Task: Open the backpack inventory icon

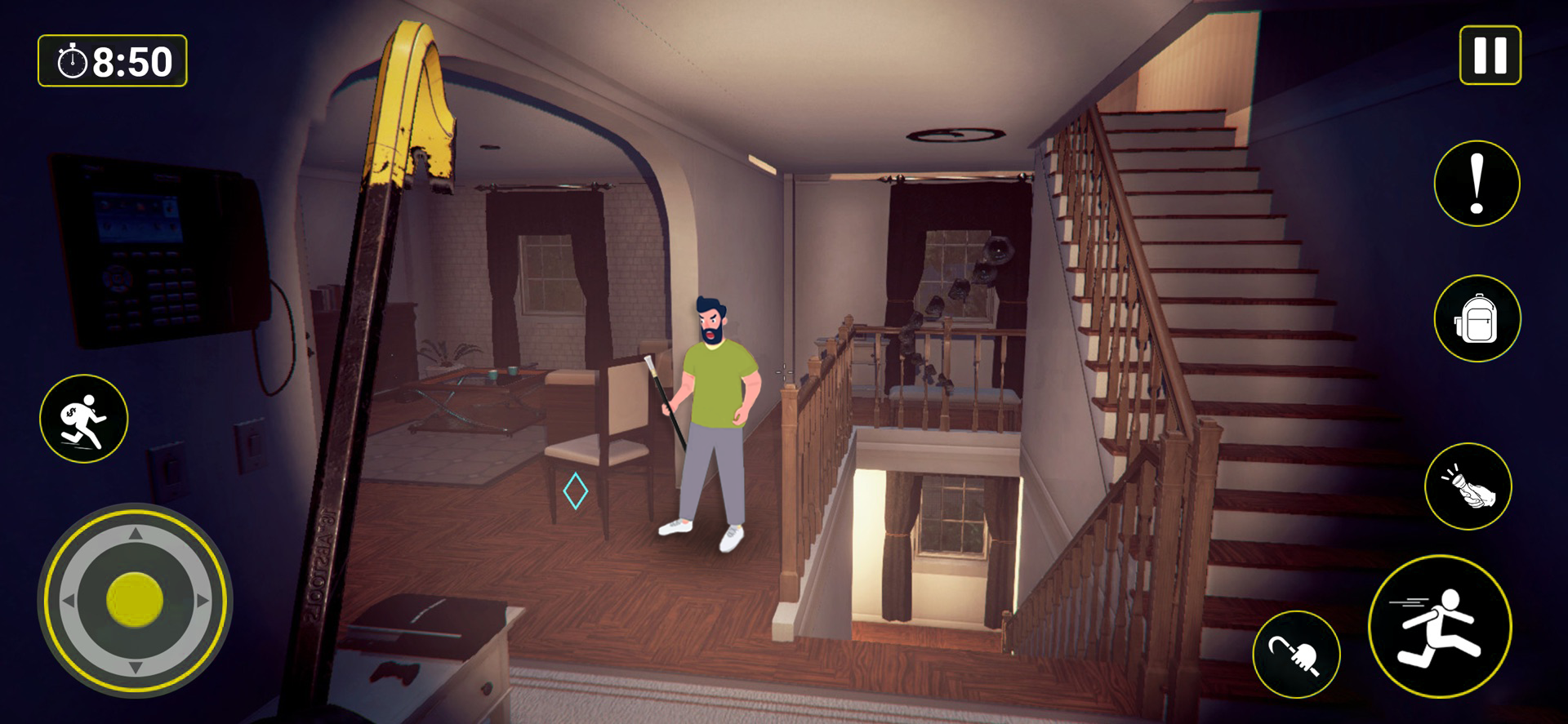Action: [x=1477, y=318]
